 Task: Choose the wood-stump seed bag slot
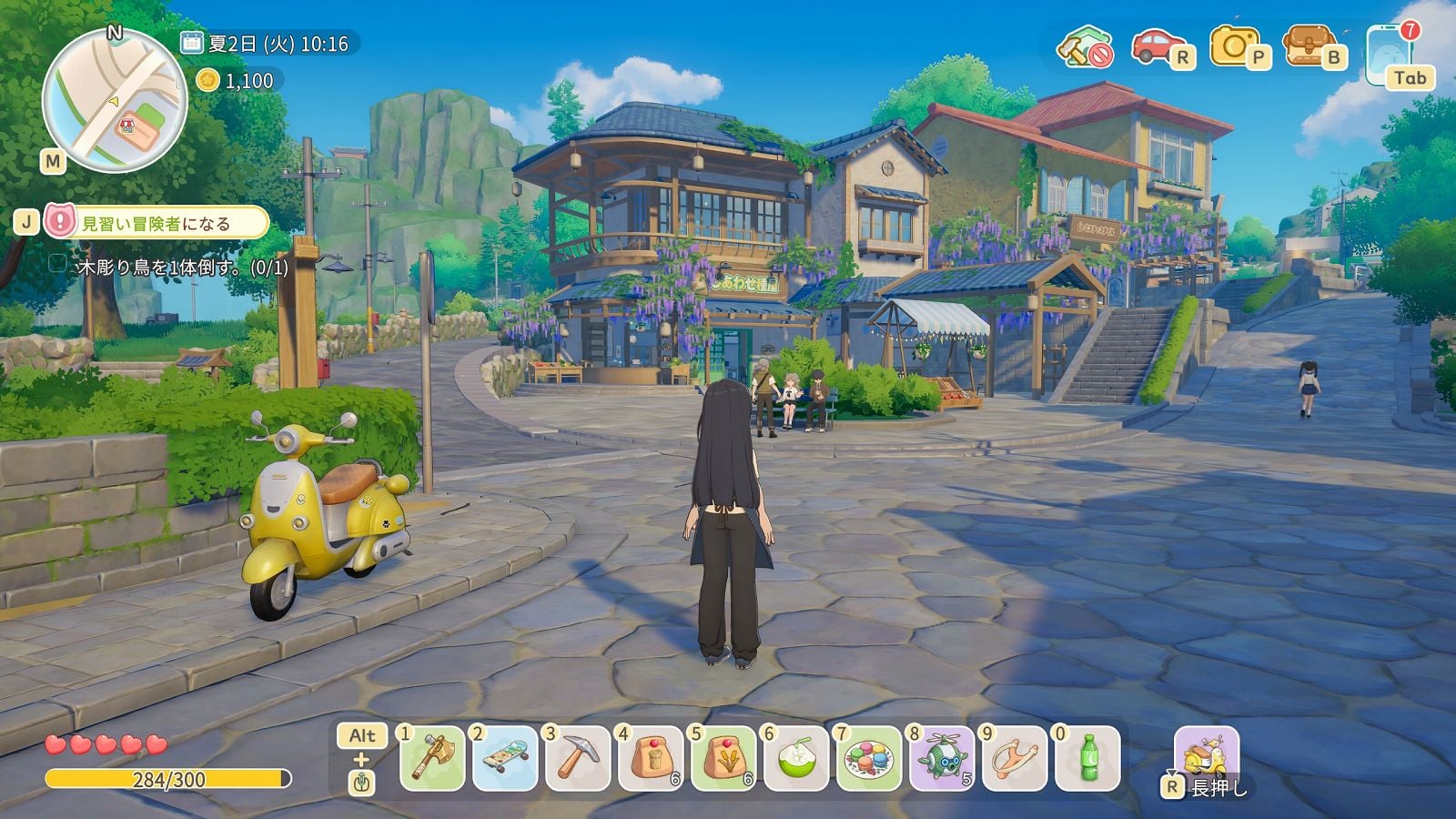[x=651, y=758]
